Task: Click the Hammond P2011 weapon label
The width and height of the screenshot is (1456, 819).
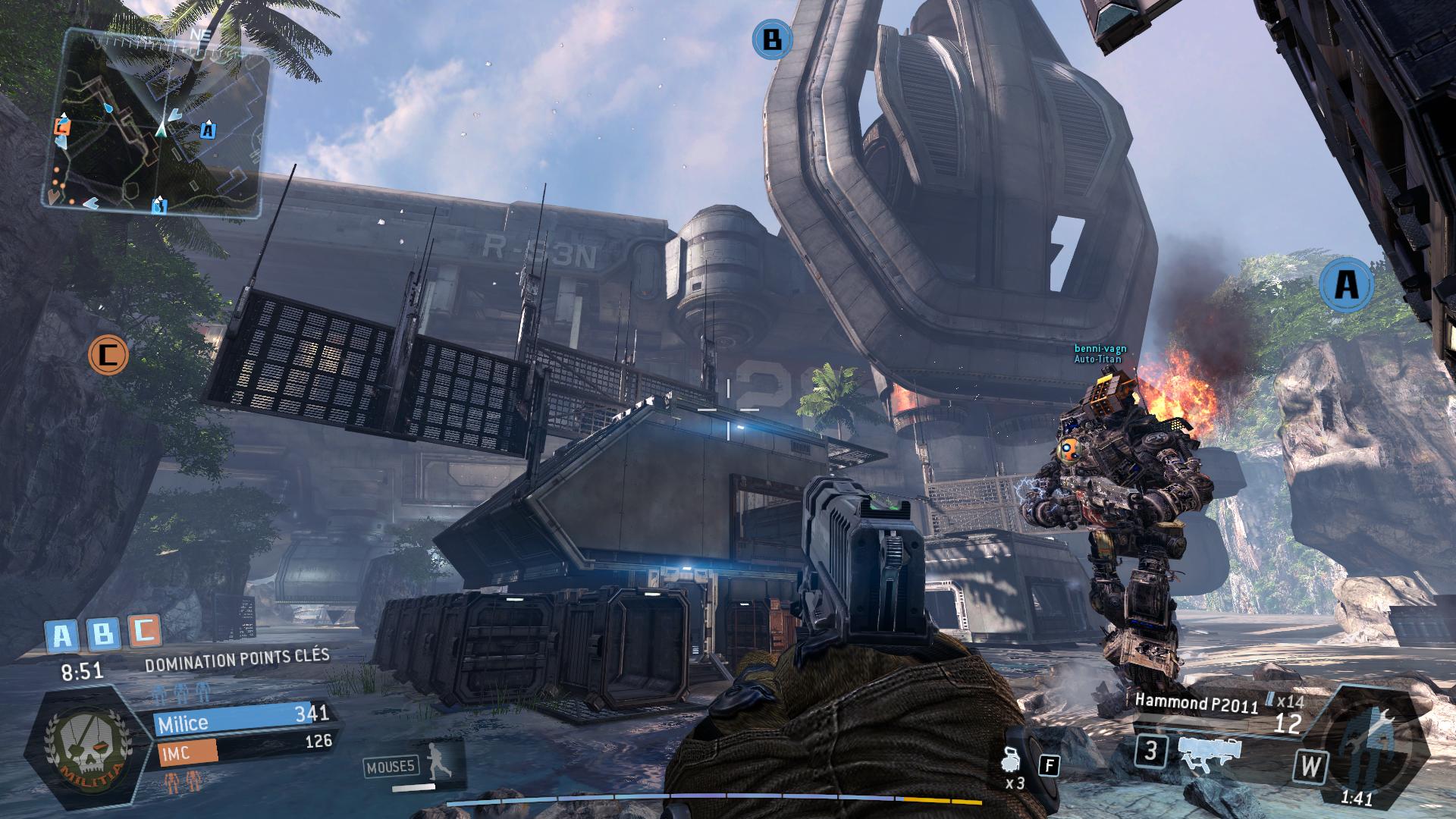Action: click(x=1196, y=704)
